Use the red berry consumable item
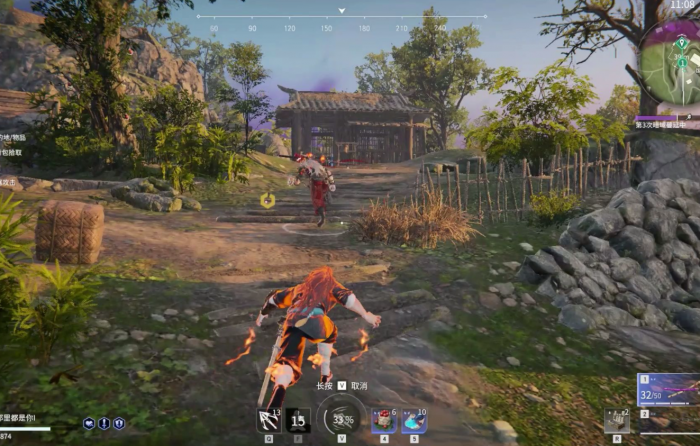 (383, 421)
